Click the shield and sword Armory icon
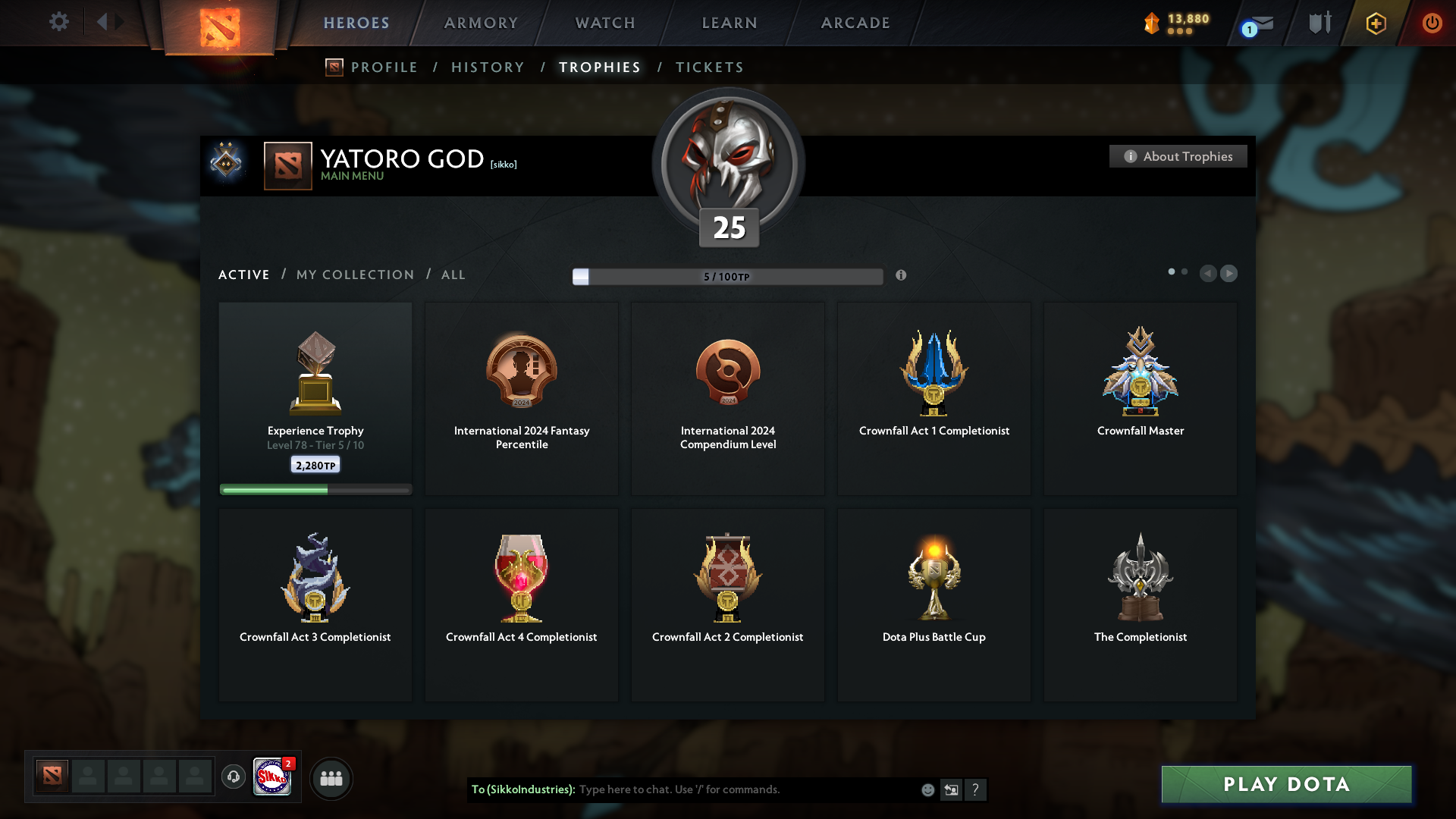1456x819 pixels. click(1319, 23)
